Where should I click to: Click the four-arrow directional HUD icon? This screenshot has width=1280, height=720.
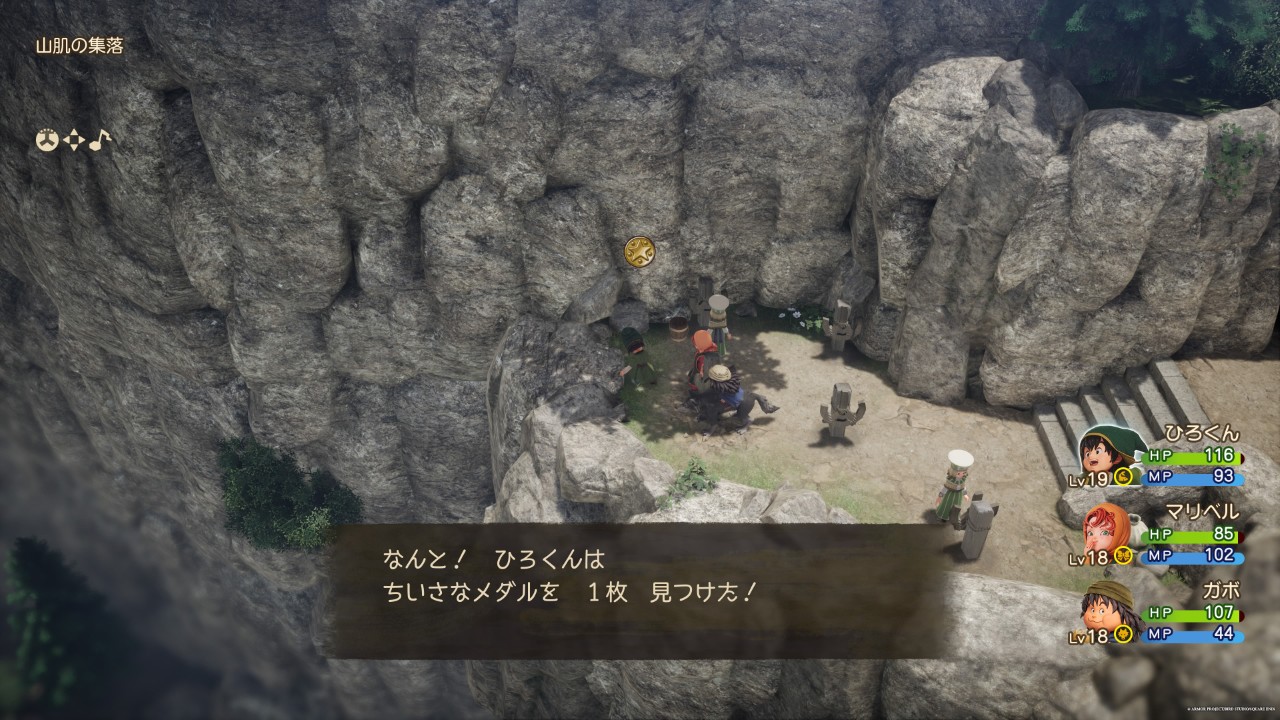click(73, 141)
